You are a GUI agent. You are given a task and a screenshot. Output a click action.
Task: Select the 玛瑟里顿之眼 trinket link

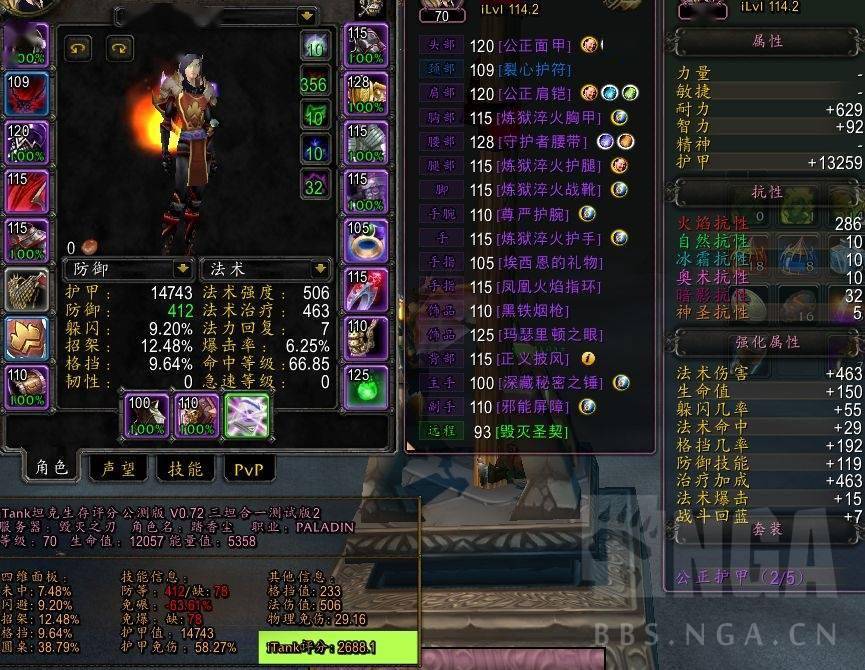click(x=549, y=334)
